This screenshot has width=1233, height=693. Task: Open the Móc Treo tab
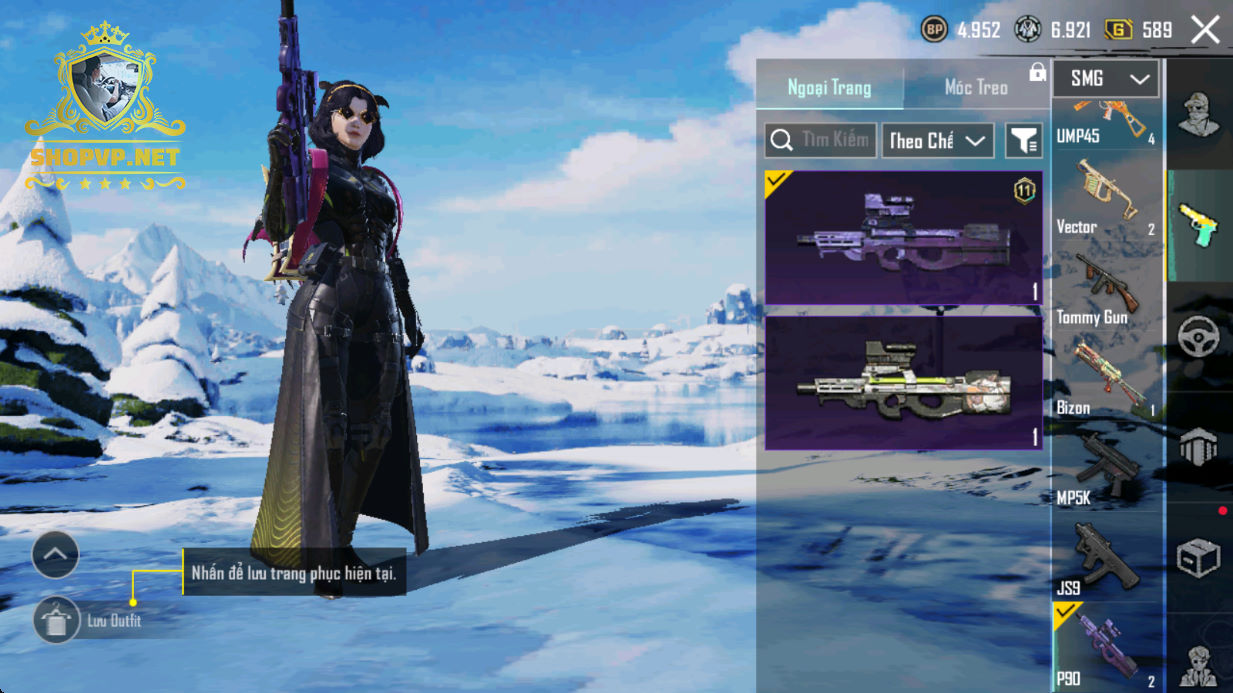[x=976, y=88]
